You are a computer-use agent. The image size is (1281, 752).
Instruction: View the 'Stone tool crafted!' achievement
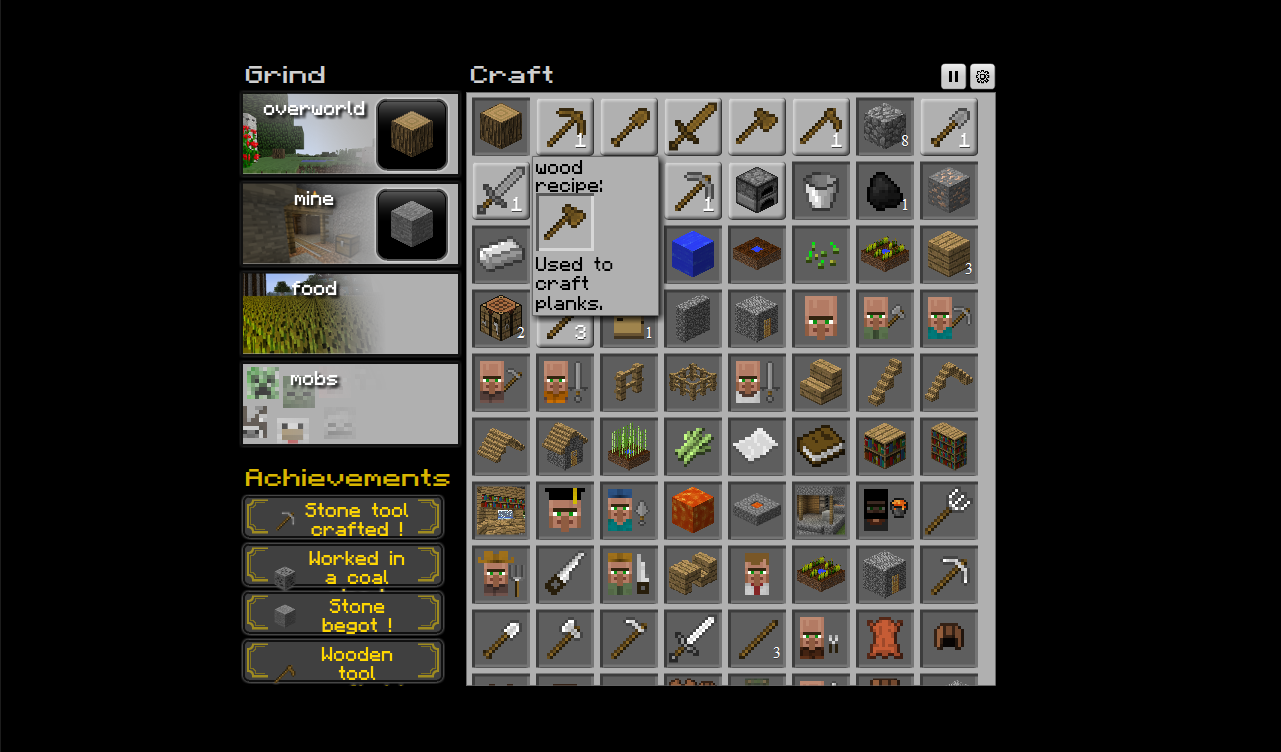click(x=343, y=517)
